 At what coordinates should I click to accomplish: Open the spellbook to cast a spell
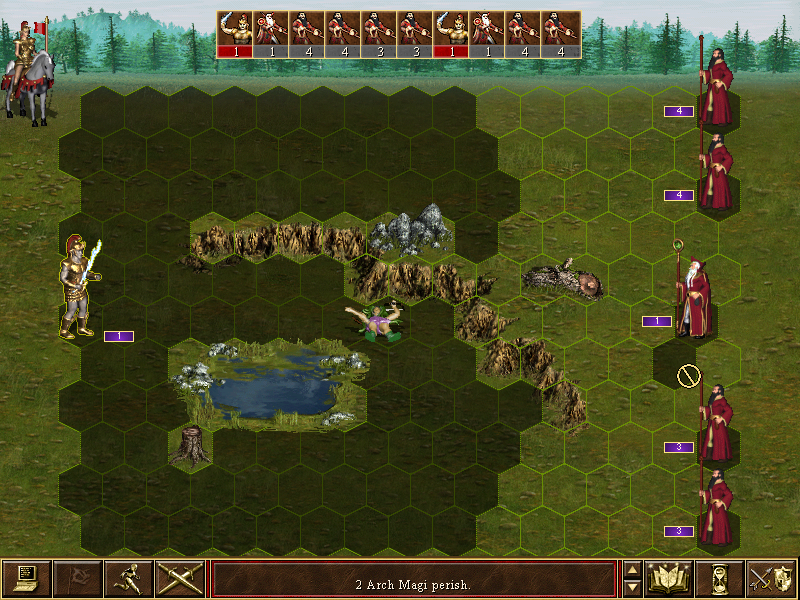click(670, 578)
